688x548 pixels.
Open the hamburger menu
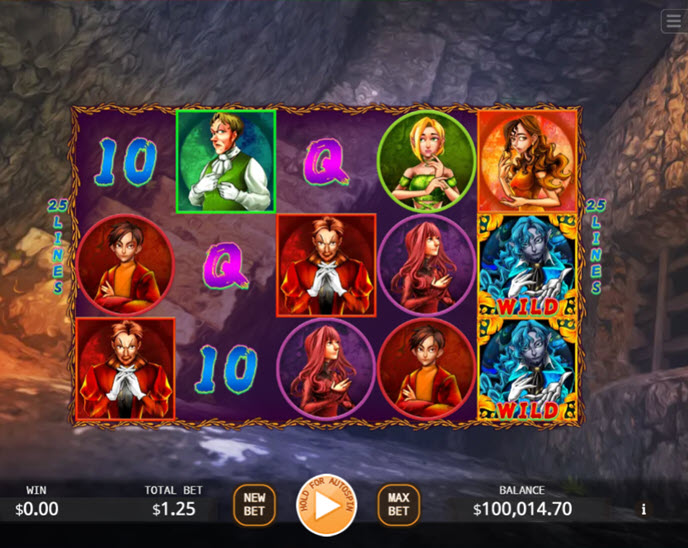[673, 21]
